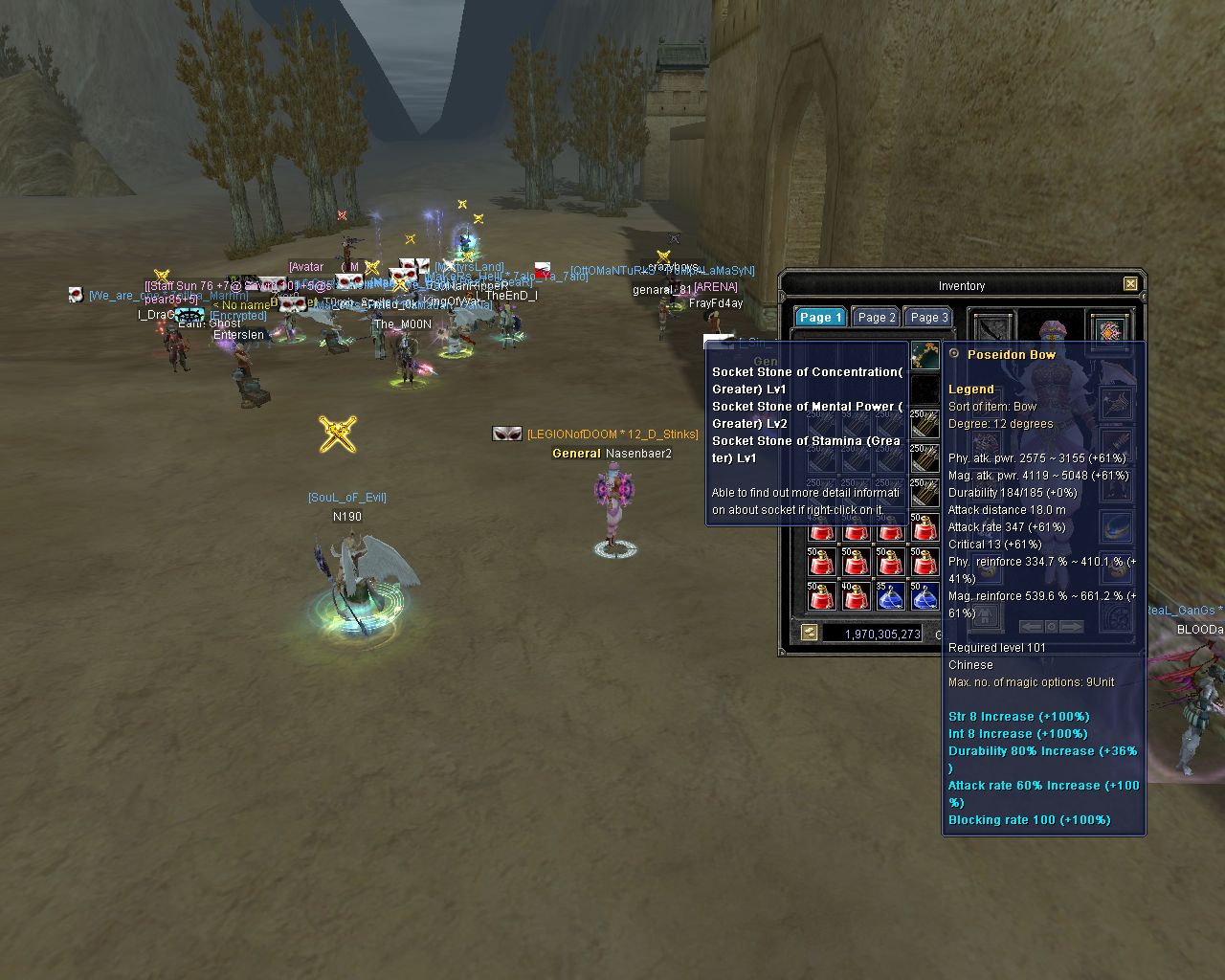This screenshot has width=1225, height=980.
Task: Click the equipped shield slot
Action: [x=1109, y=330]
